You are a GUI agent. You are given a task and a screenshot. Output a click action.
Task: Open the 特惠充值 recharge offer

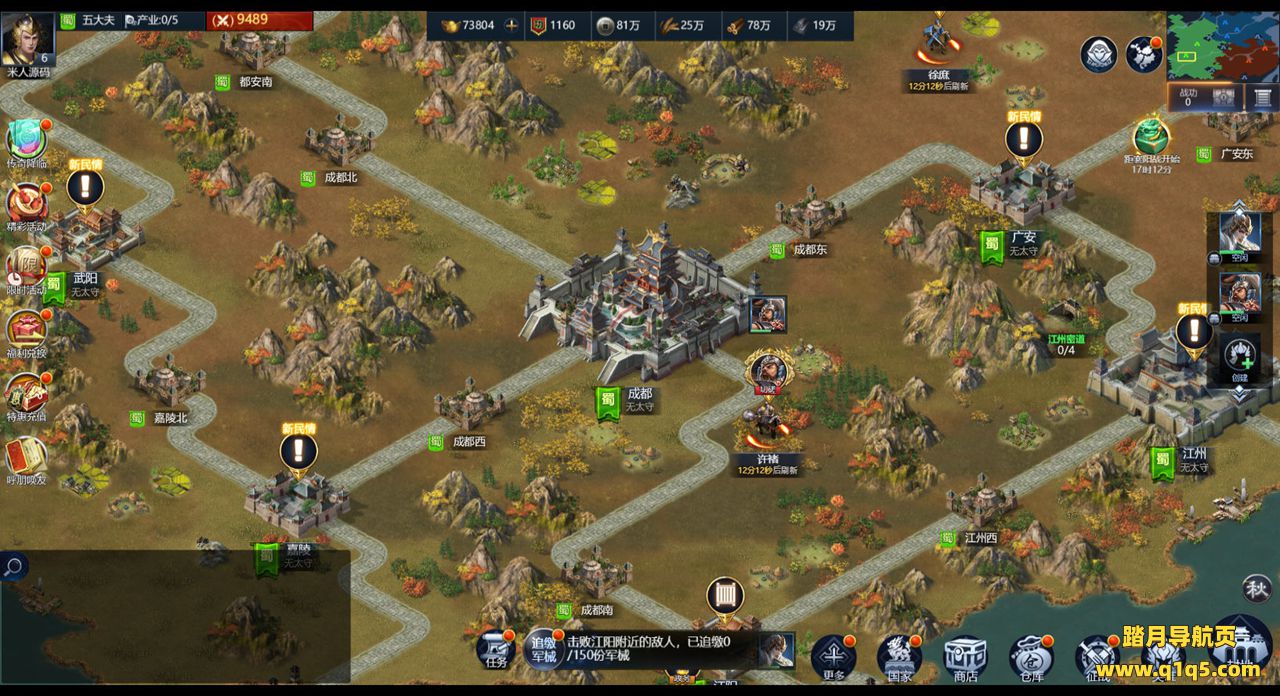coord(27,394)
